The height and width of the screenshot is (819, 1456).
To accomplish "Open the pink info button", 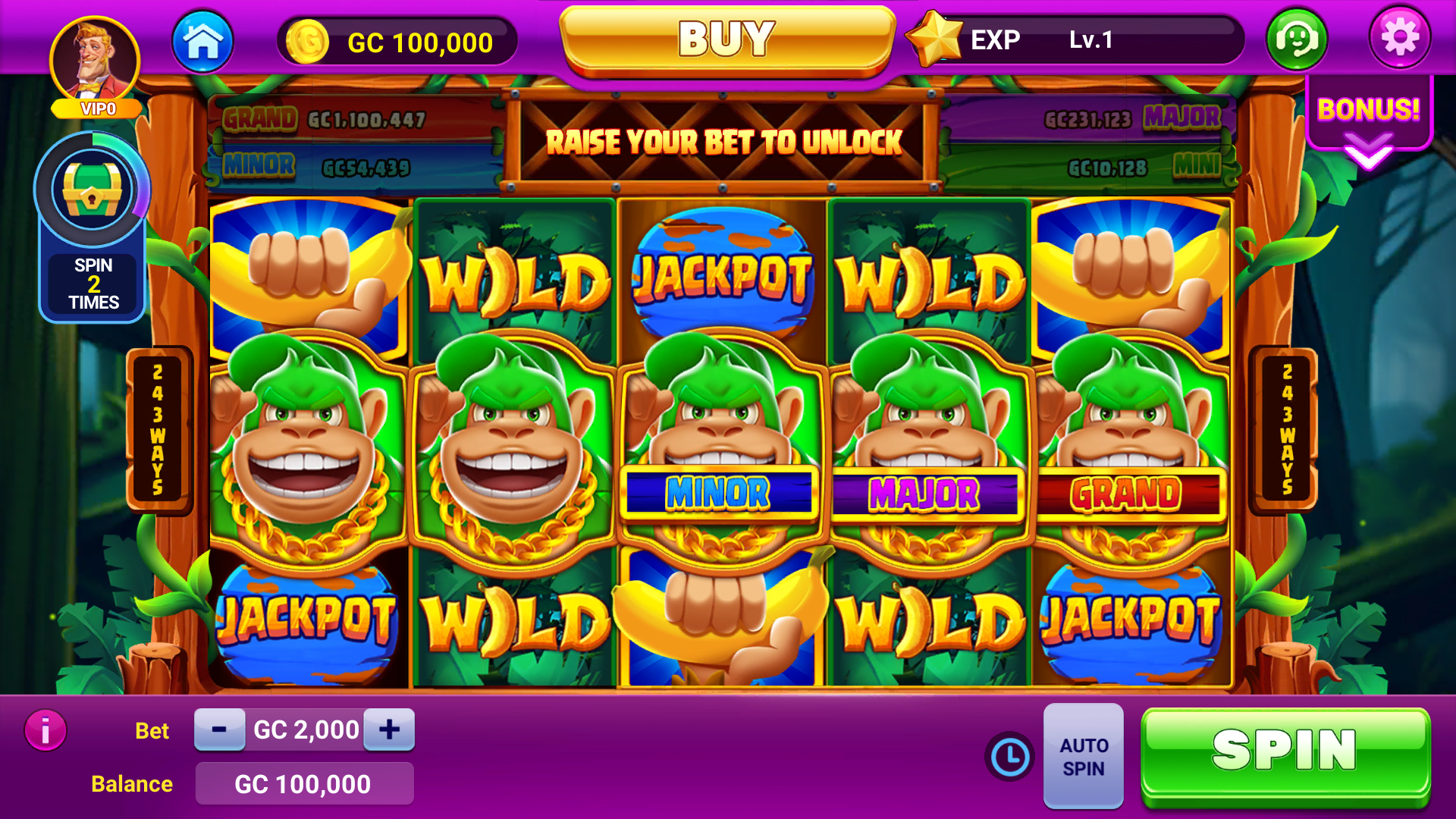I will pos(45,730).
